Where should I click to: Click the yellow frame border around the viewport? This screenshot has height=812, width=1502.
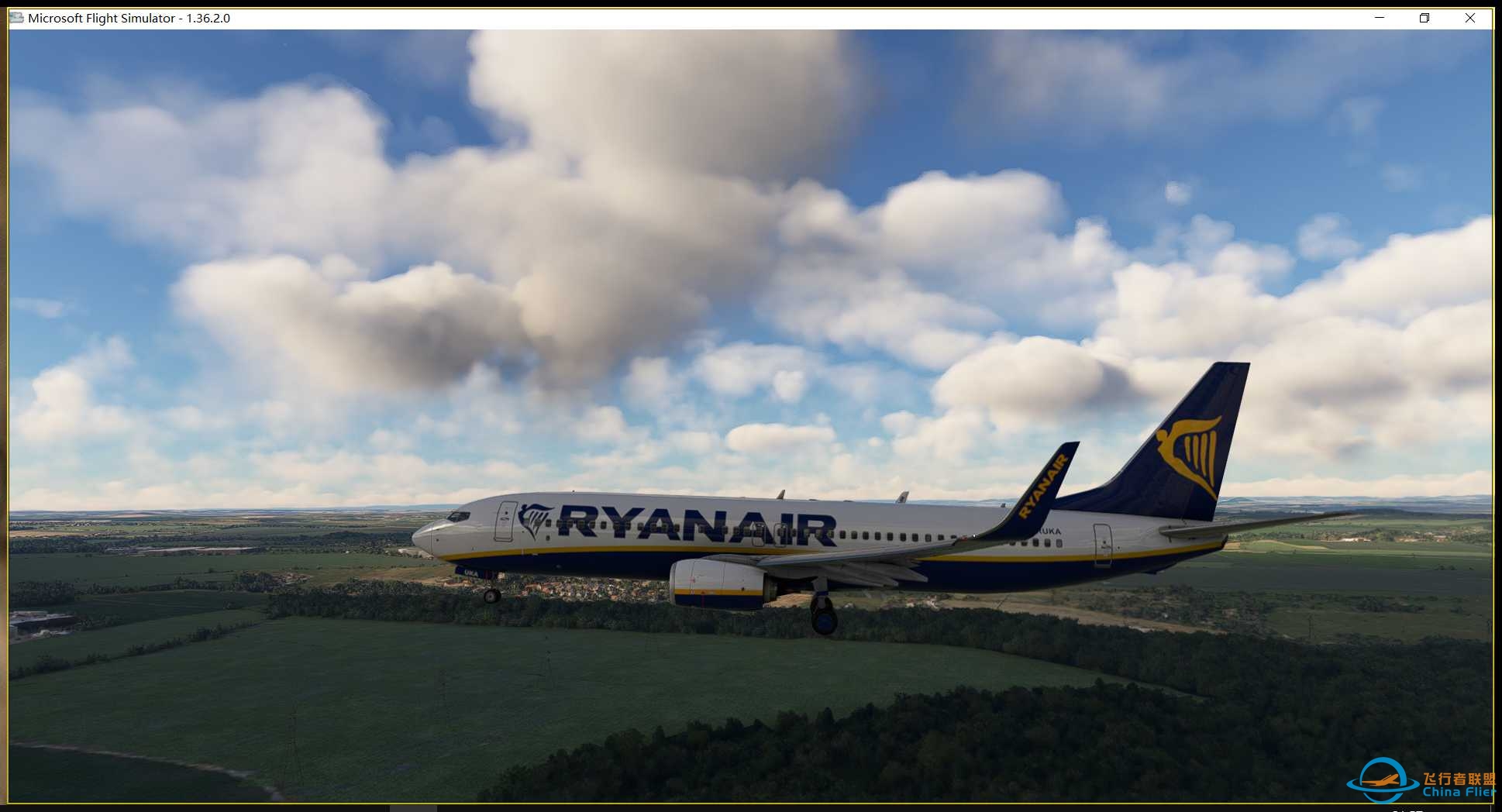click(x=8, y=387)
